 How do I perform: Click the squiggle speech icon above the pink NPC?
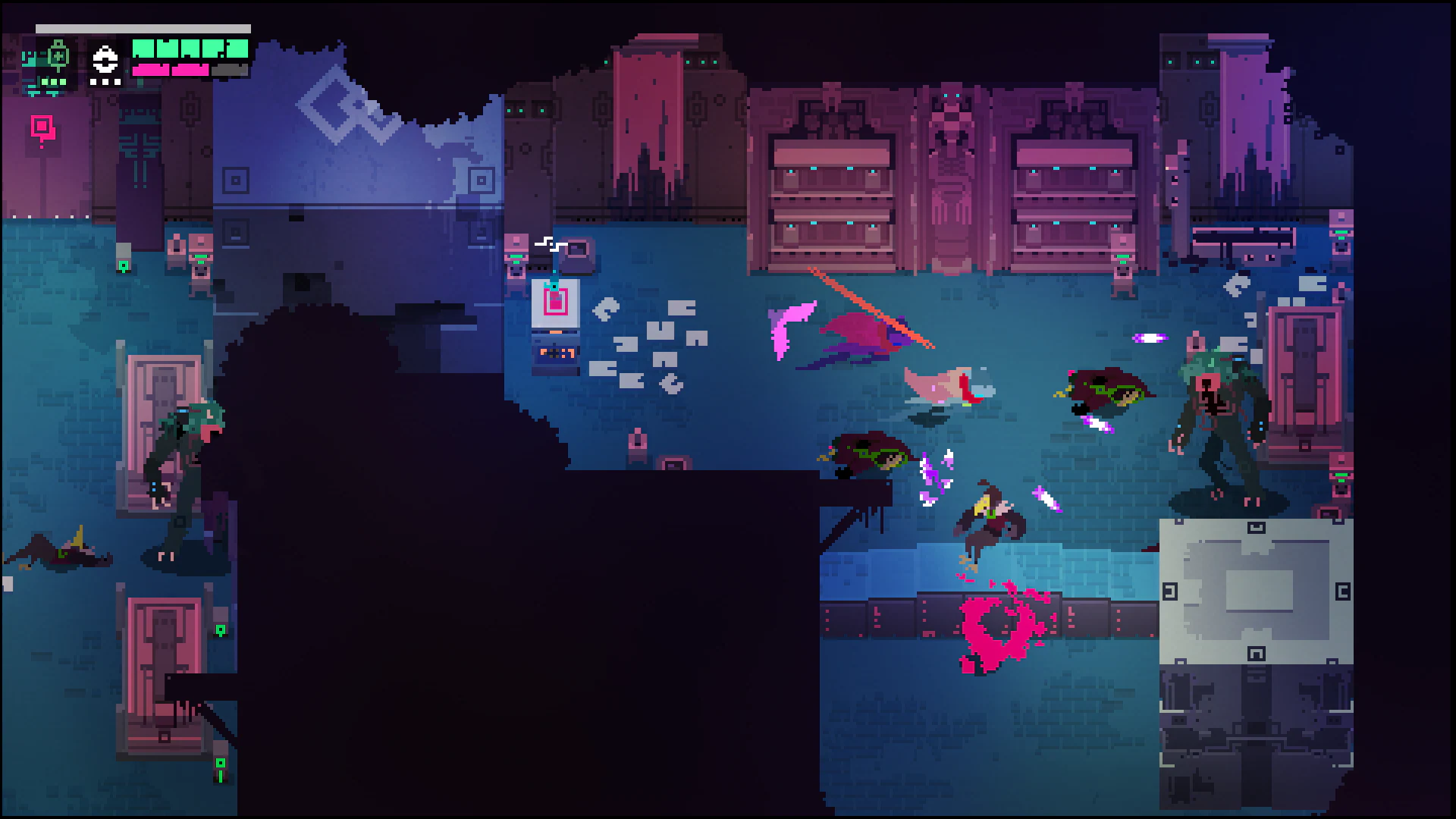551,243
